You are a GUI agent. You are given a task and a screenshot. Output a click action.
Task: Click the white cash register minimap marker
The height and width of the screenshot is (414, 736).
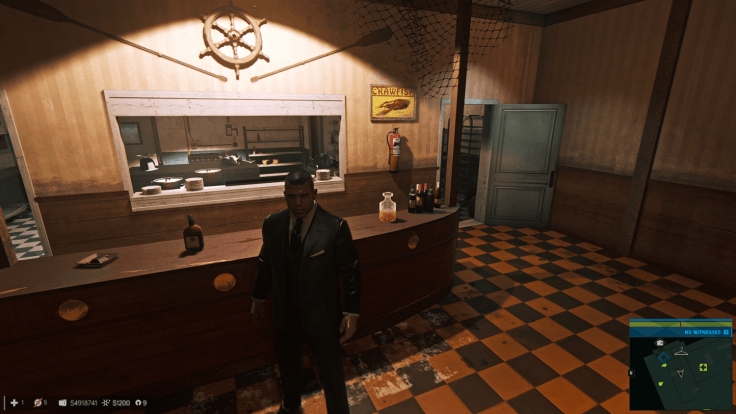(661, 343)
